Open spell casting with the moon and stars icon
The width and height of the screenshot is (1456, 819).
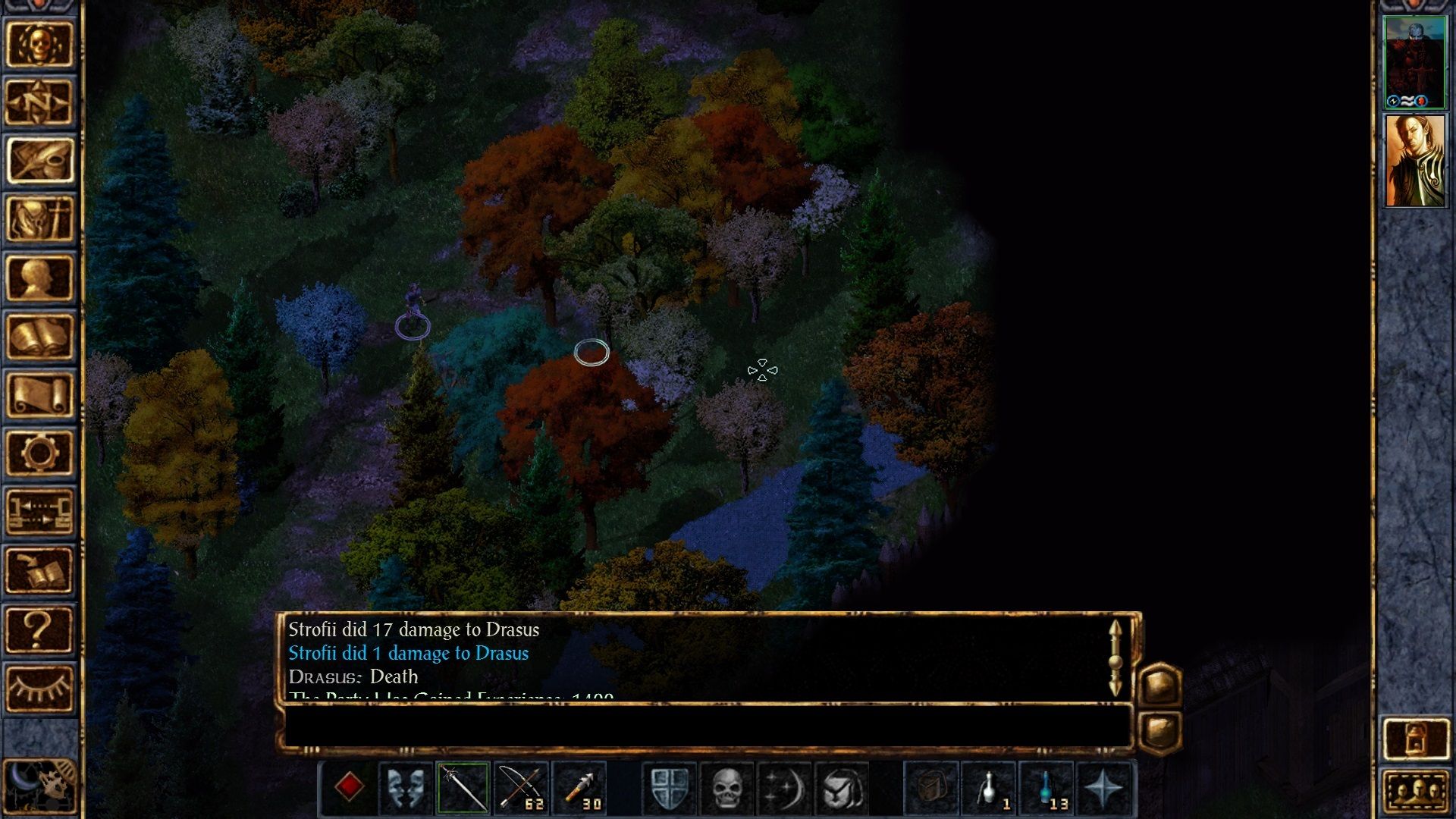[x=783, y=789]
